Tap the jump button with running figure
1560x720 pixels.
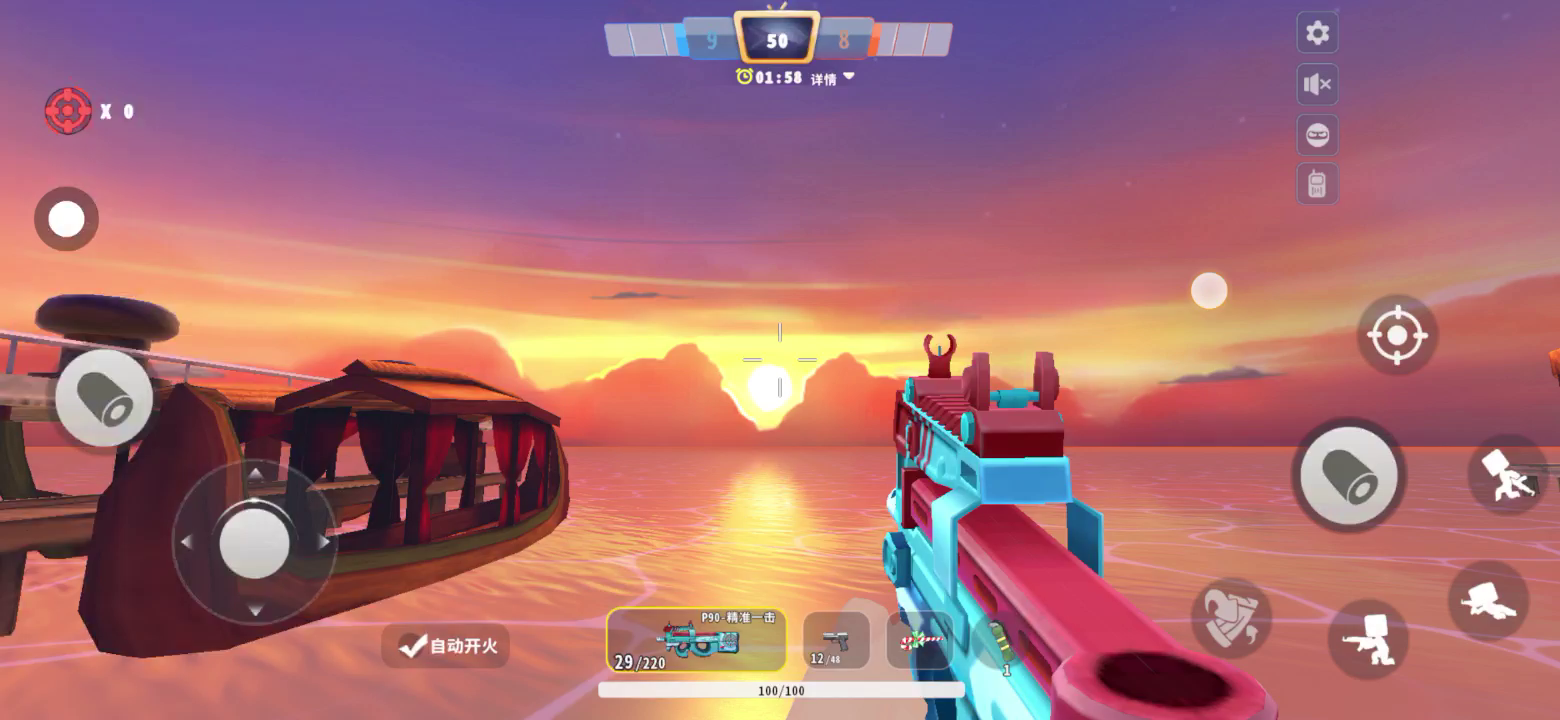[1507, 474]
